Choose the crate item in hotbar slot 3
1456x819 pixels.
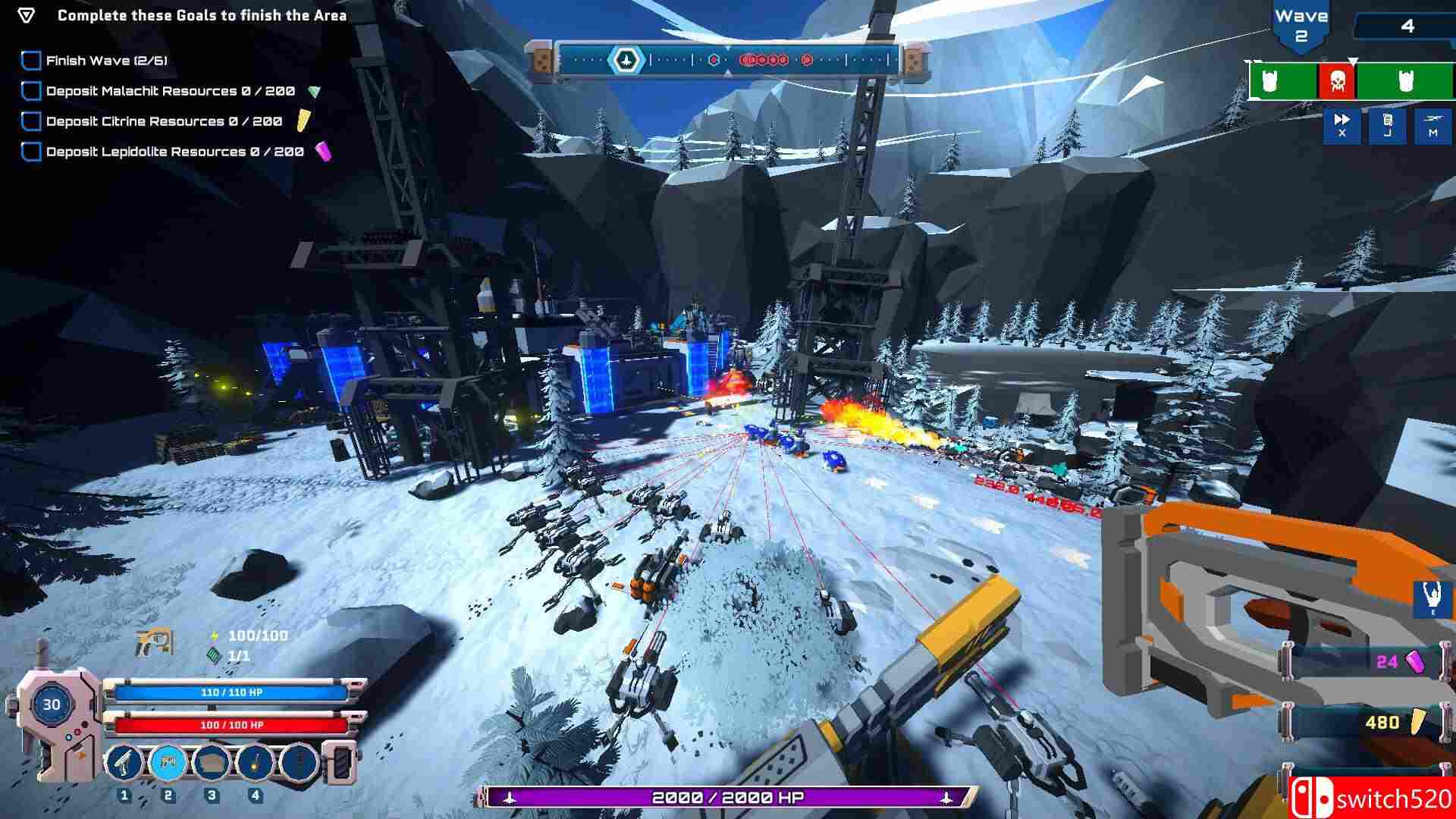tap(212, 762)
